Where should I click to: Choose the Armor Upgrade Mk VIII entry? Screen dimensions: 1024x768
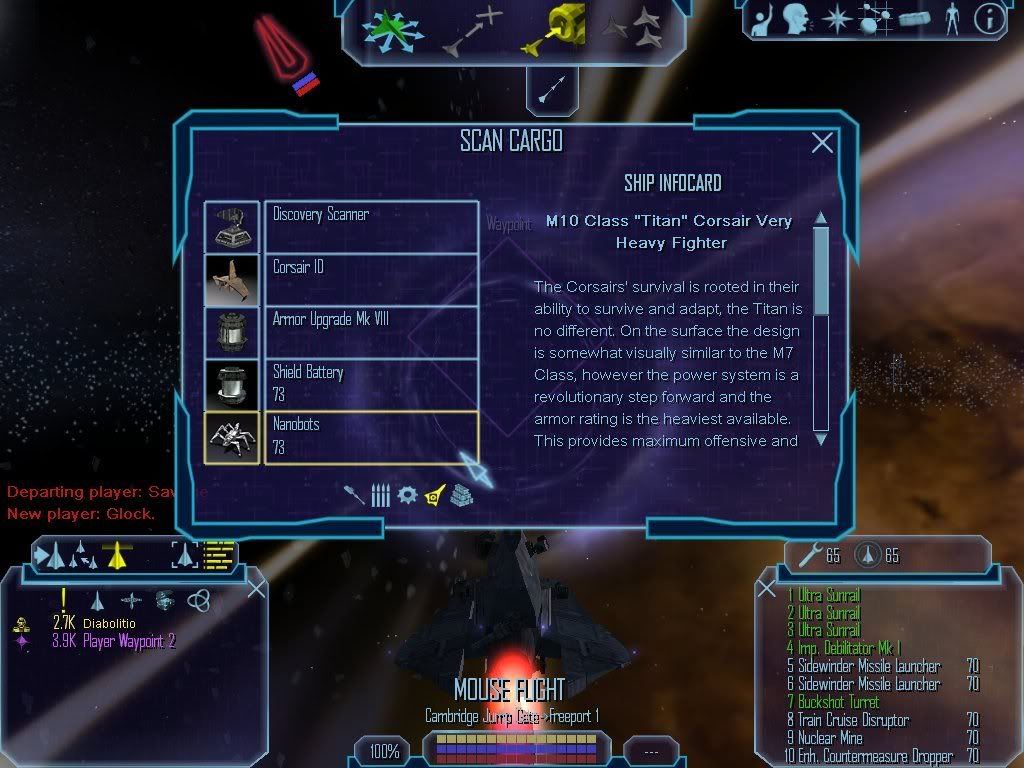370,331
